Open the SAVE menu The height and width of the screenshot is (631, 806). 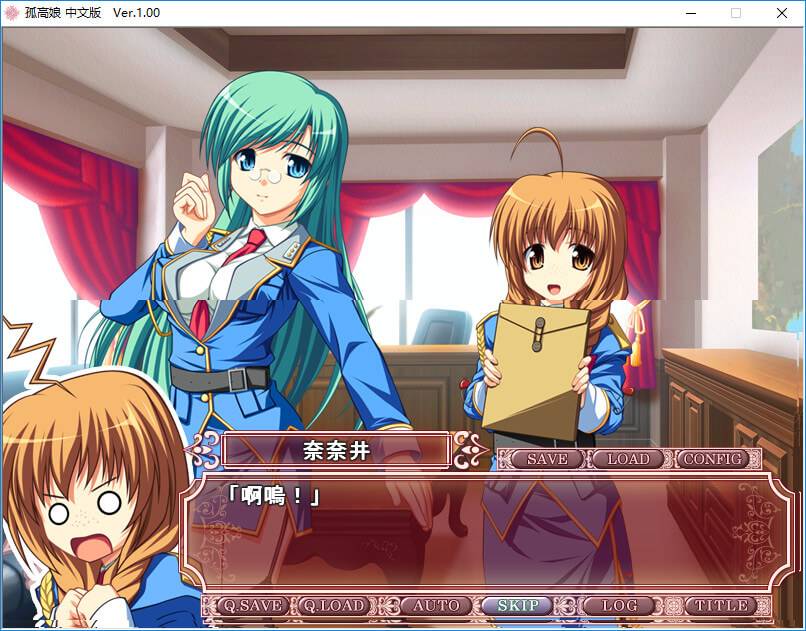[x=546, y=459]
